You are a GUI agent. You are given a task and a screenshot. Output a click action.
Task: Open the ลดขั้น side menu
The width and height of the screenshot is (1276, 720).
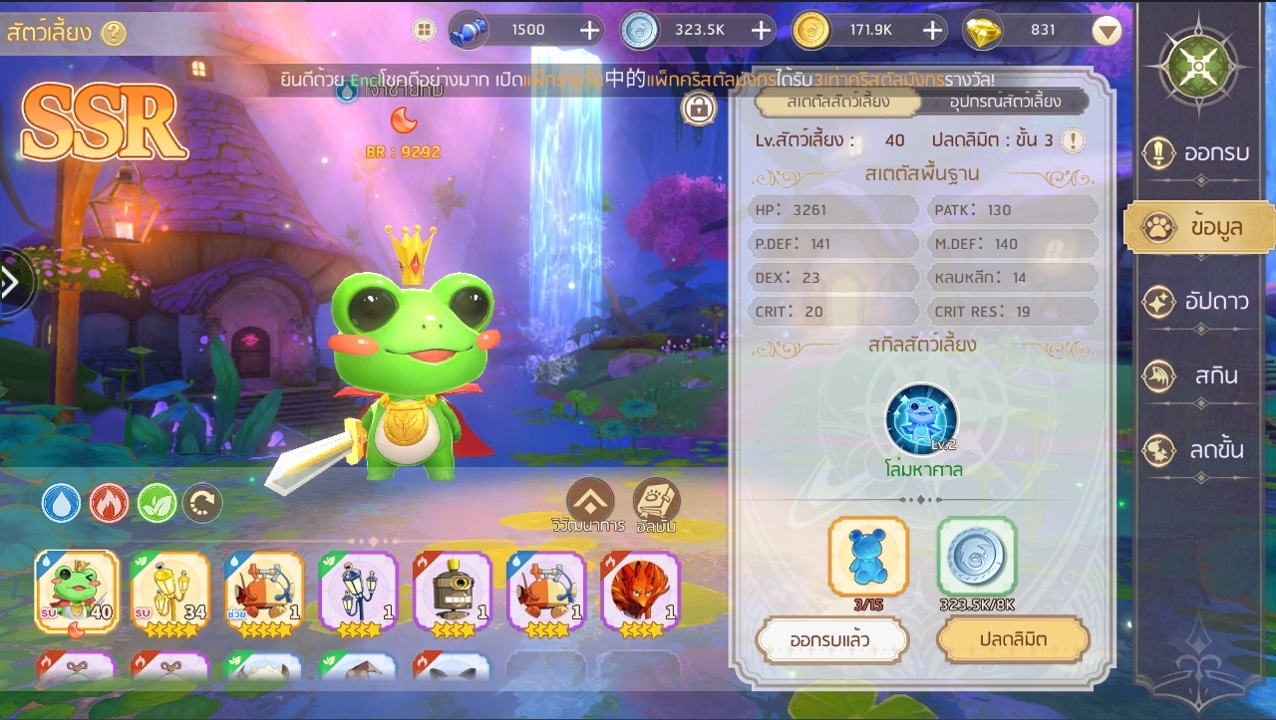coord(1199,450)
